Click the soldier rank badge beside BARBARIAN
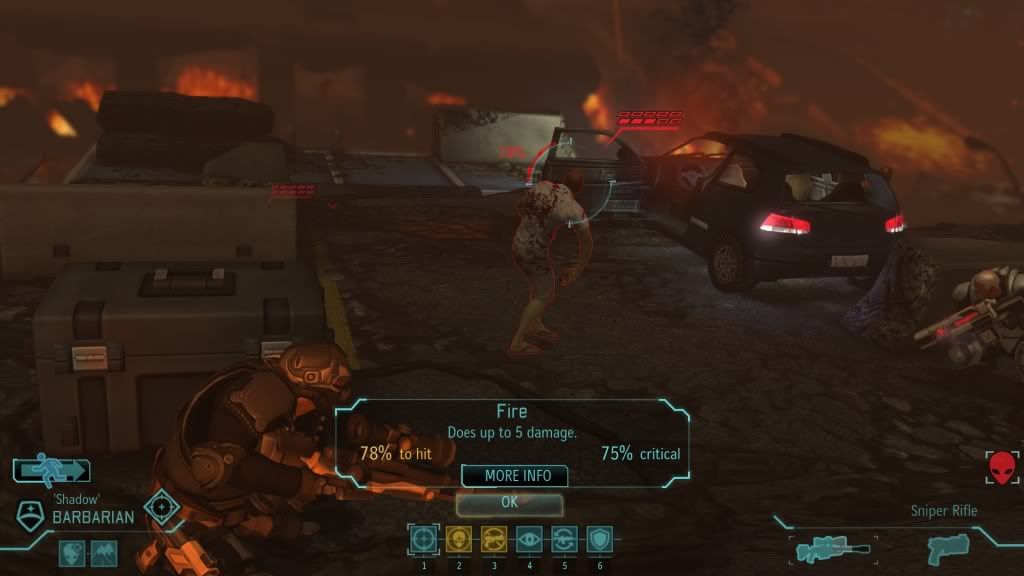 [32, 514]
